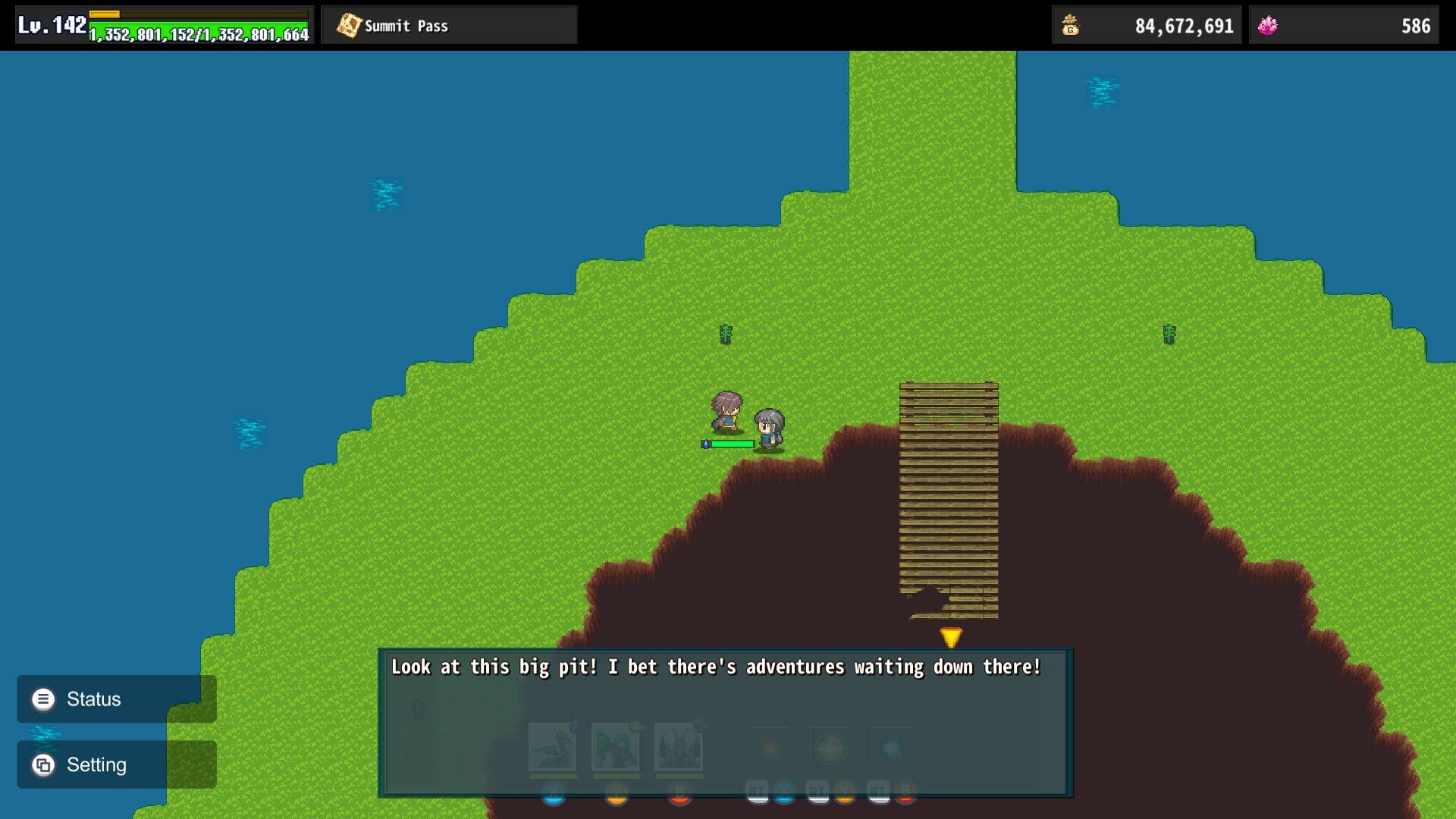Click the Setting gear icon
The image size is (1456, 819).
43,764
